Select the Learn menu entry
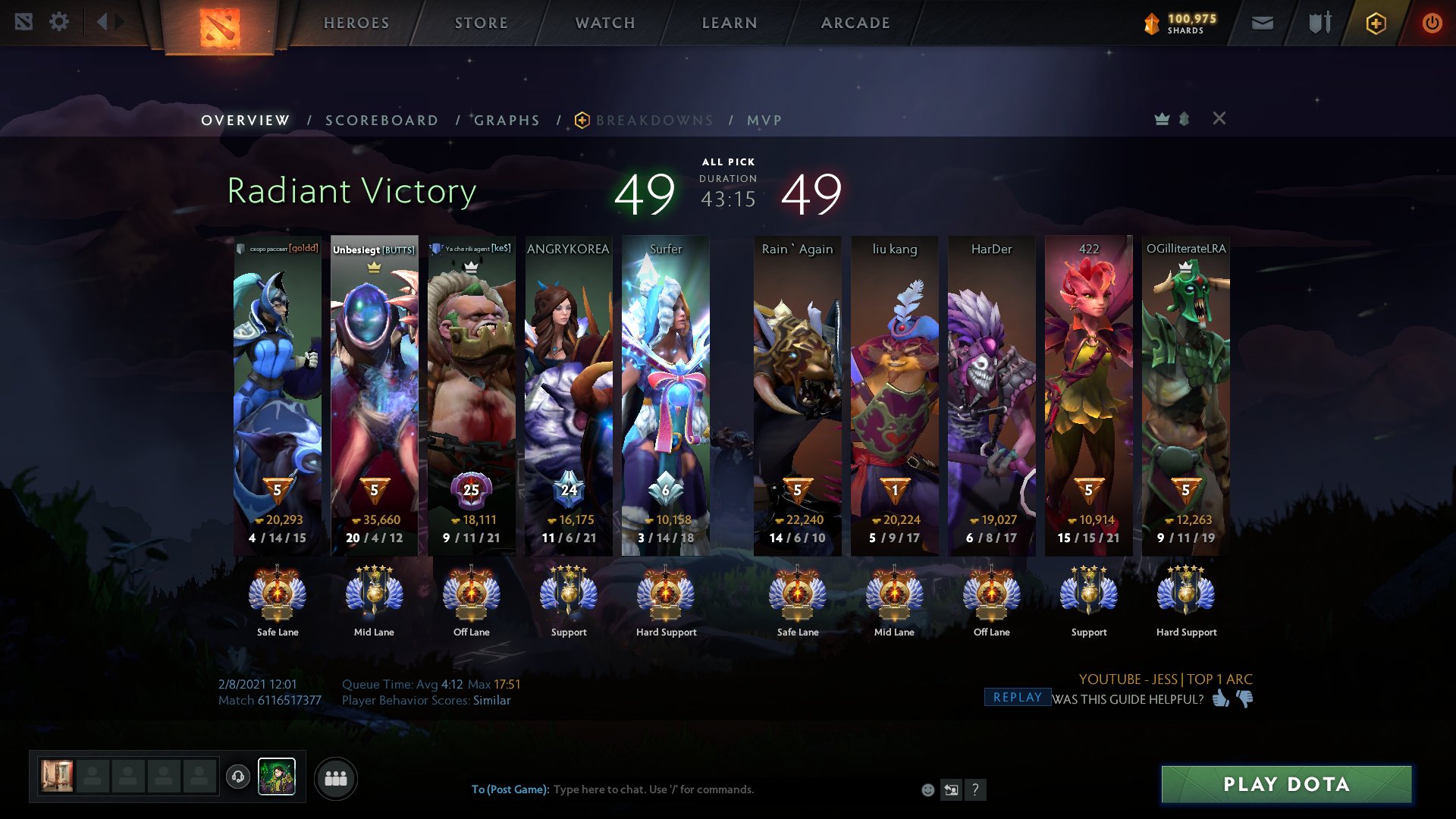Viewport: 1456px width, 819px height. 730,23
